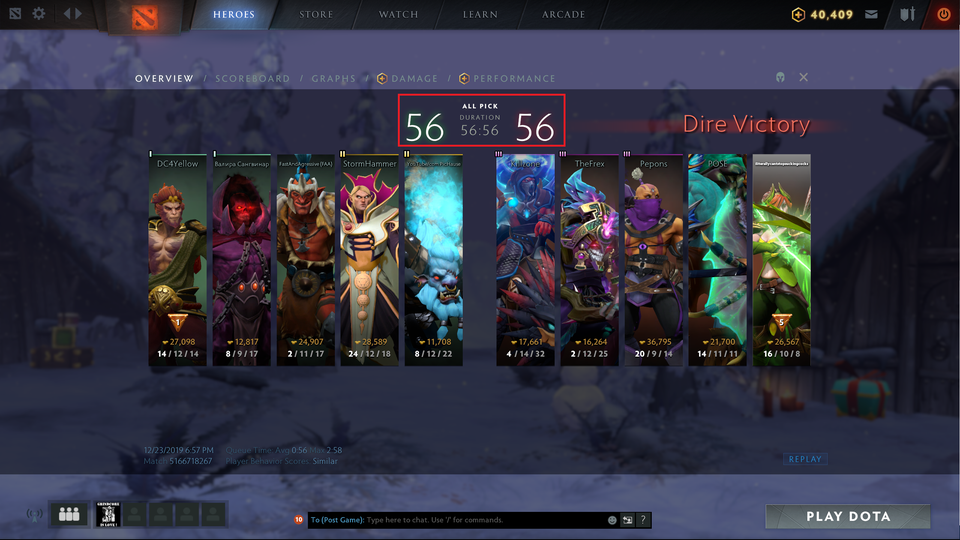
Task: Open the settings gear menu
Action: 39,14
